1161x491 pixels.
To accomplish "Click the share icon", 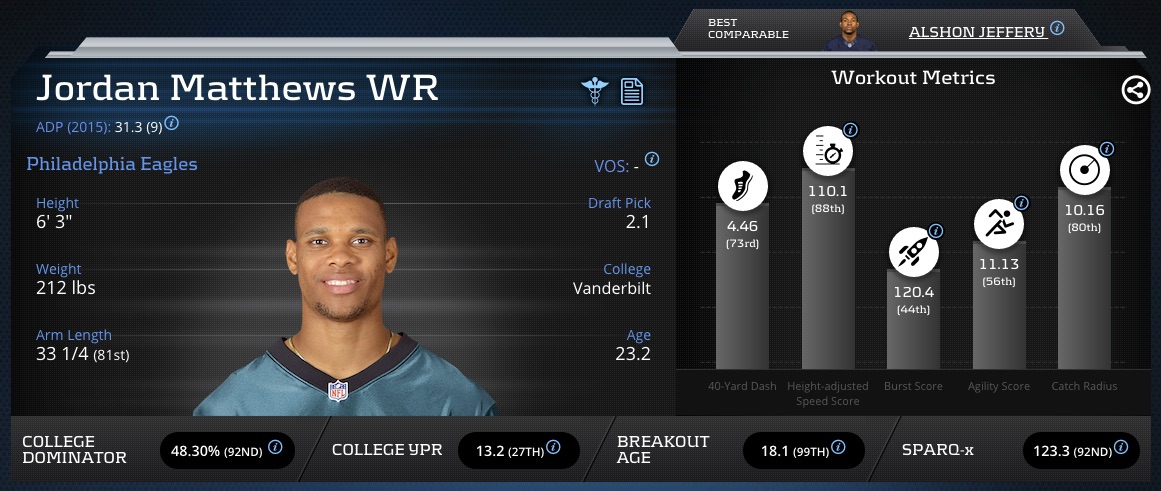I will click(x=1135, y=90).
